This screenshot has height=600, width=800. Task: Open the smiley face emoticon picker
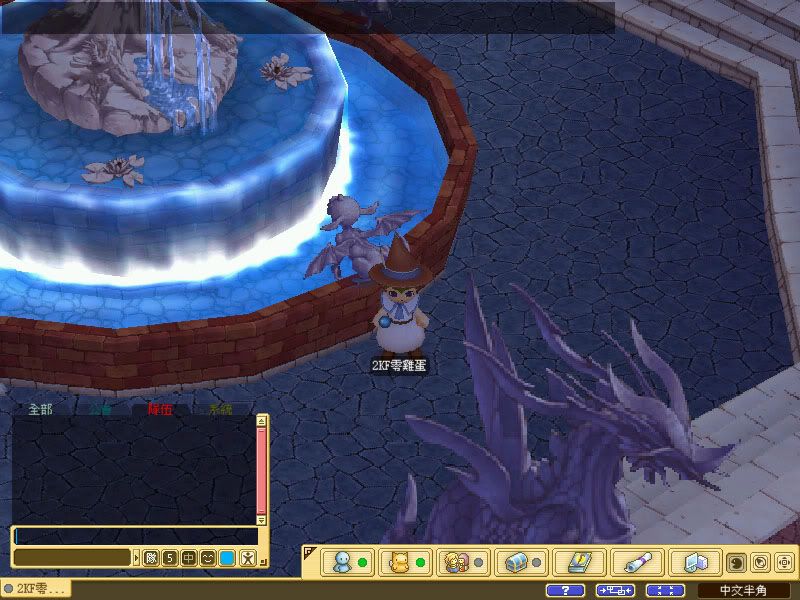point(208,557)
